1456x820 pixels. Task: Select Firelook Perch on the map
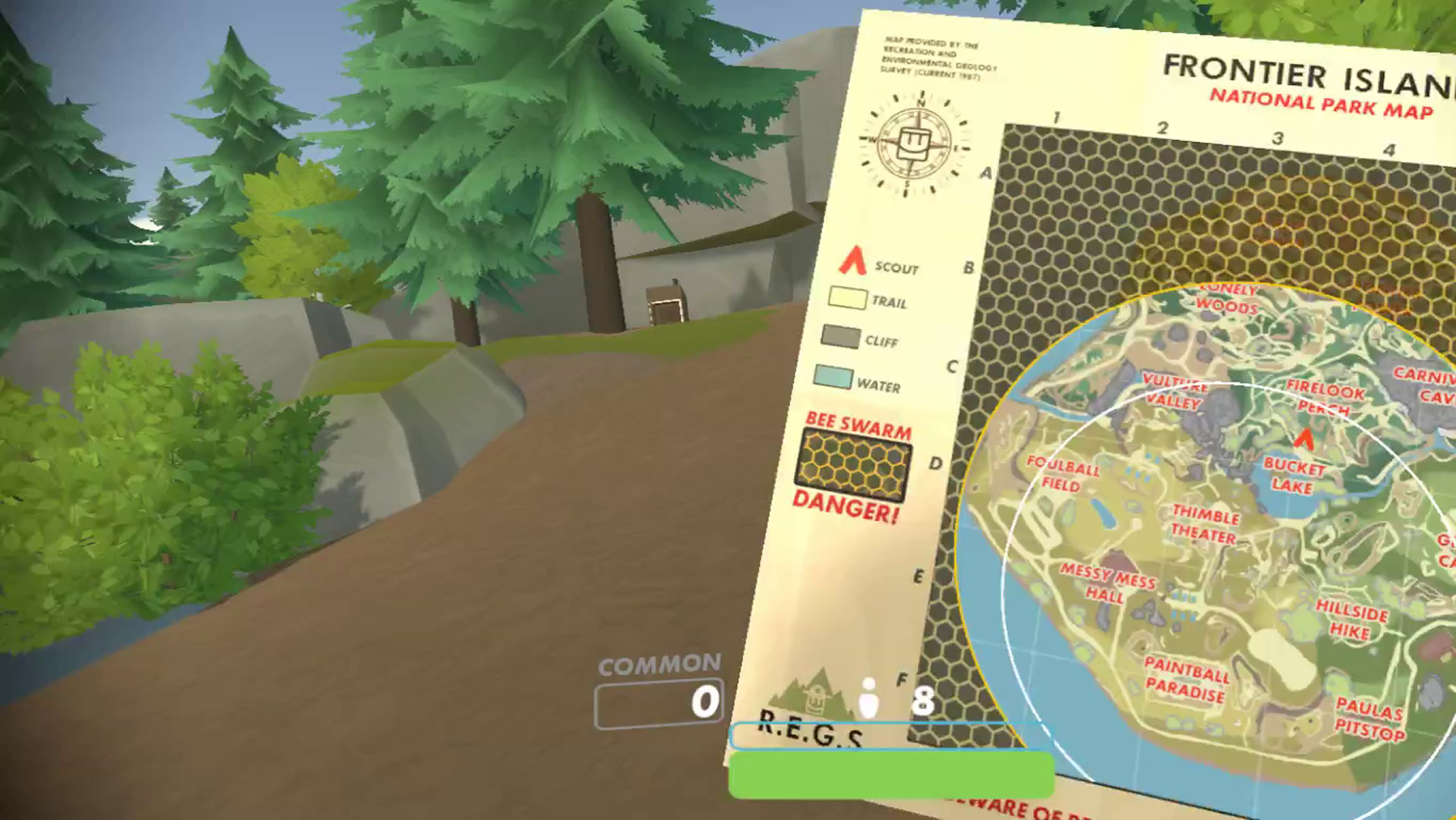[1324, 398]
